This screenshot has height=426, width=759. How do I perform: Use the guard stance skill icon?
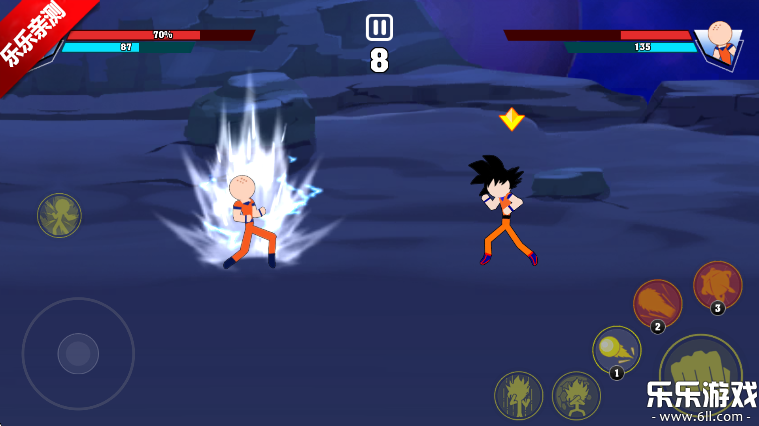576,395
